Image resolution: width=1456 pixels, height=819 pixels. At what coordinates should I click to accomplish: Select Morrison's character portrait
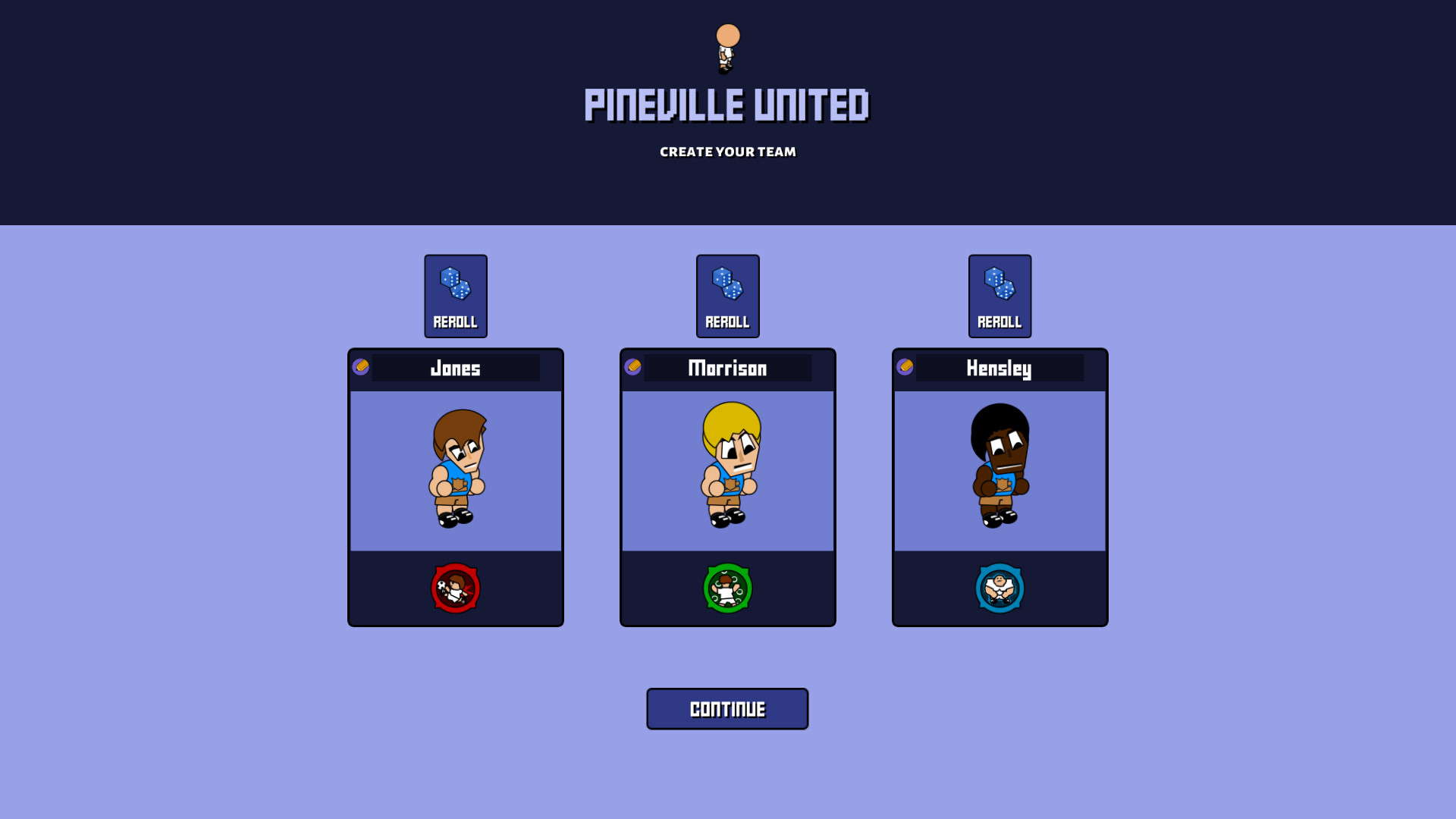[x=727, y=469]
